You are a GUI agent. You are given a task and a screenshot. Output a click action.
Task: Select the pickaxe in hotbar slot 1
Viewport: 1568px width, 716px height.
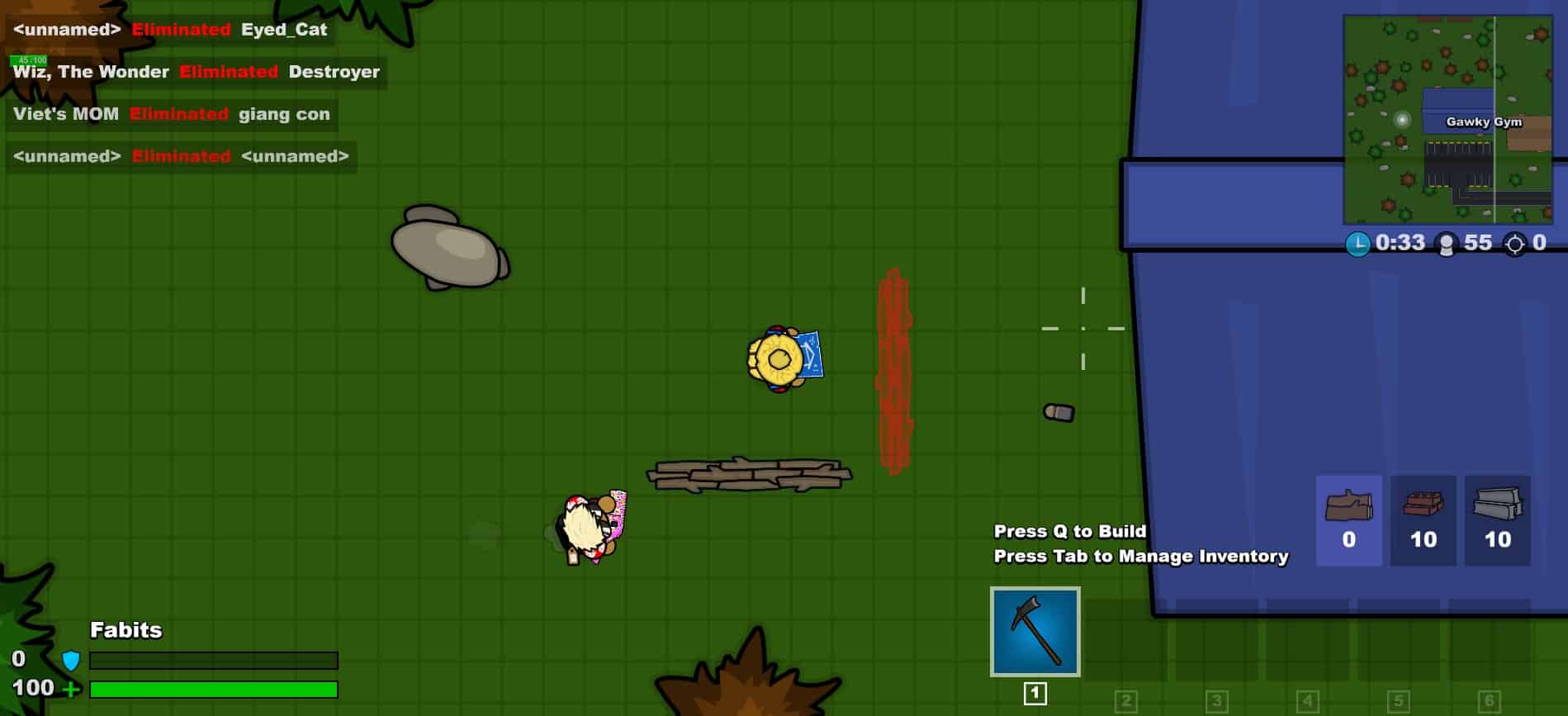click(1035, 633)
